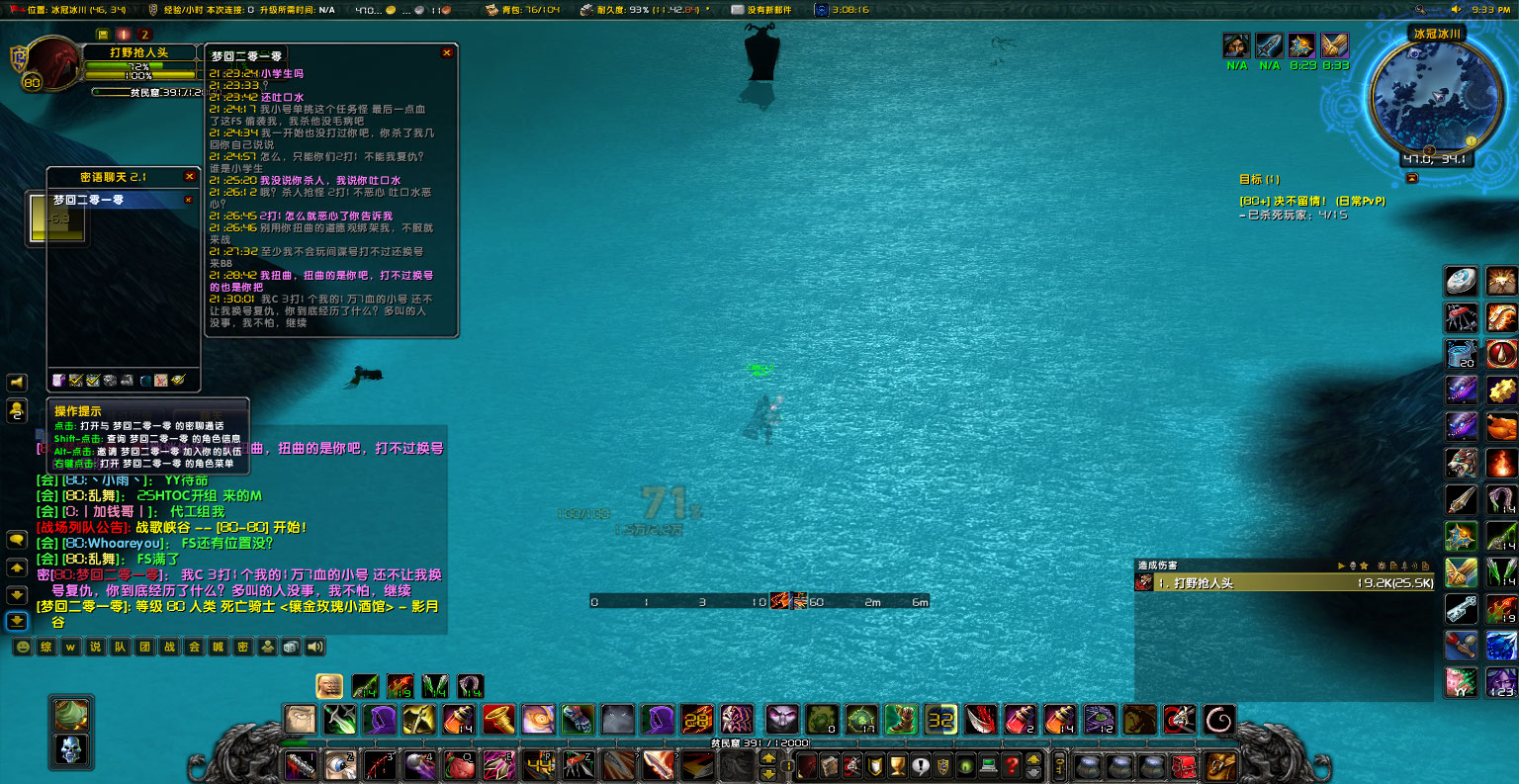Open the emote smiley icon beside chat buttons
1519x784 pixels.
point(21,647)
